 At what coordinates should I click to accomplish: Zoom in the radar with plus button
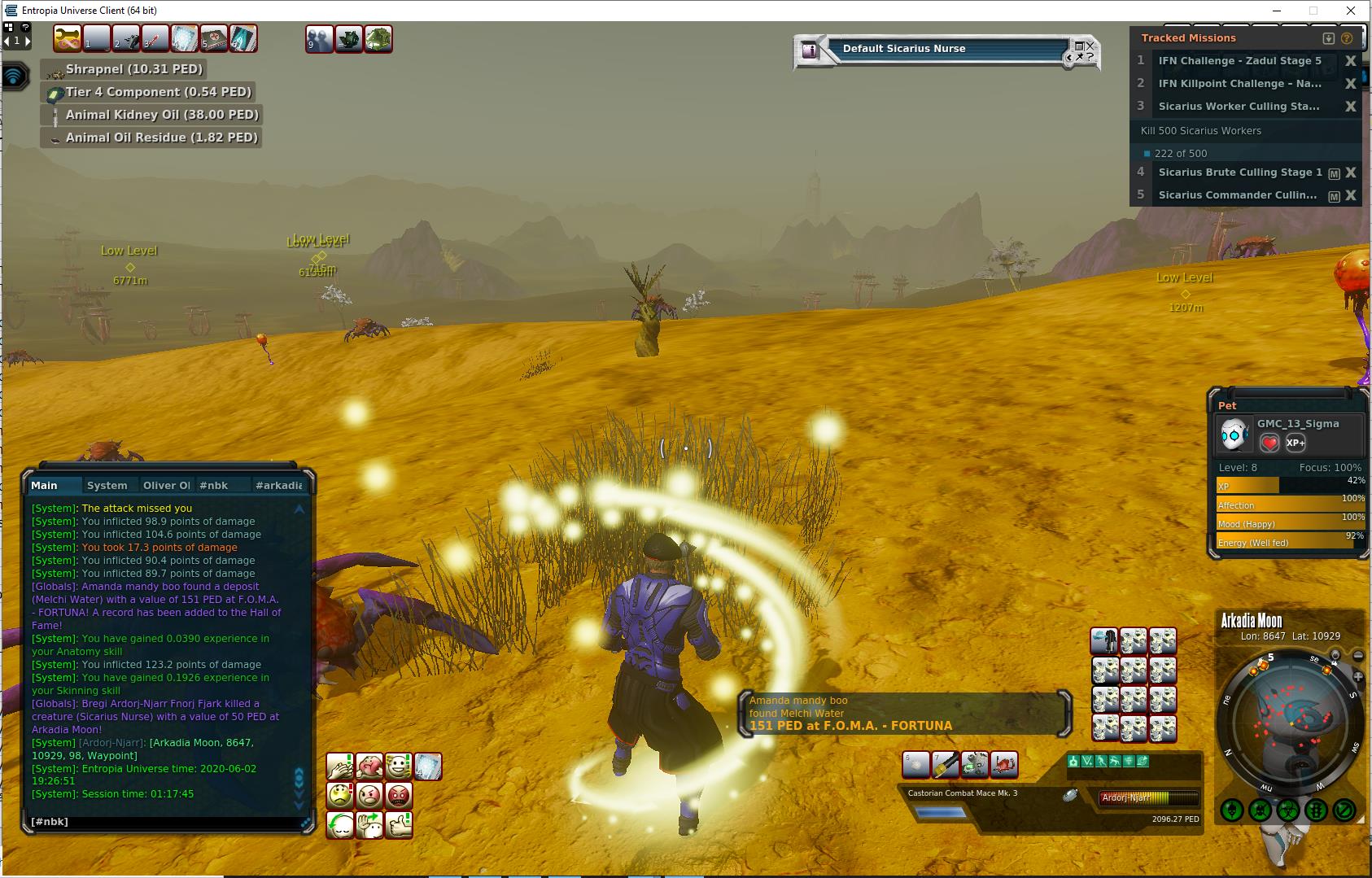(1358, 676)
